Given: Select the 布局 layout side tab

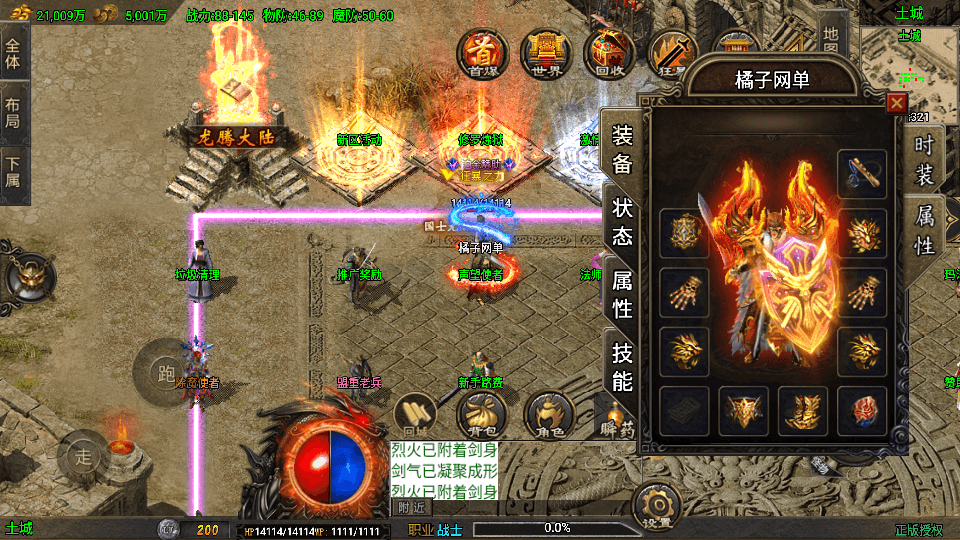Looking at the screenshot, I should pyautogui.click(x=13, y=113).
